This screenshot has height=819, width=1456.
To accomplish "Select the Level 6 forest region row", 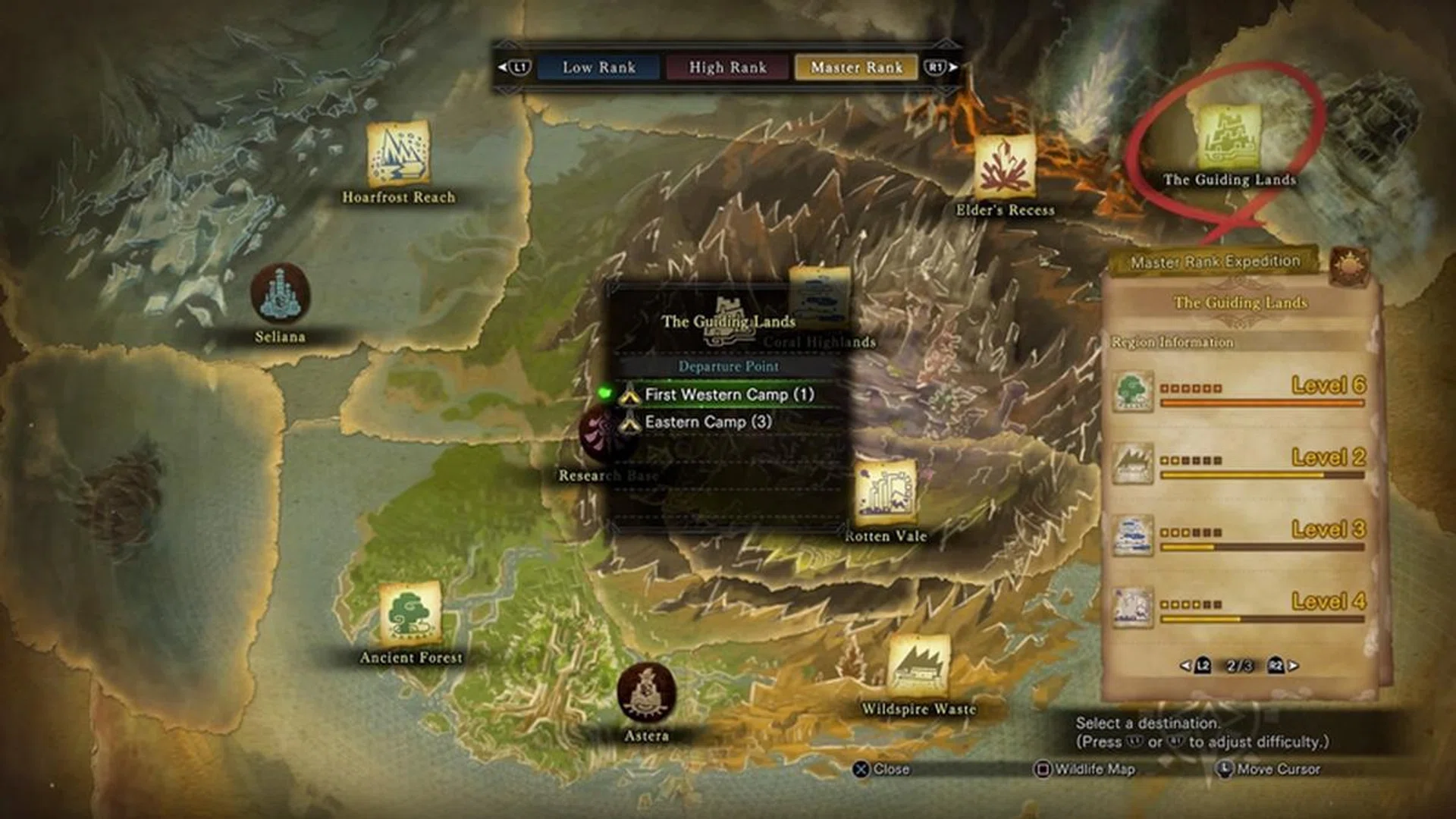I will click(x=1240, y=391).
